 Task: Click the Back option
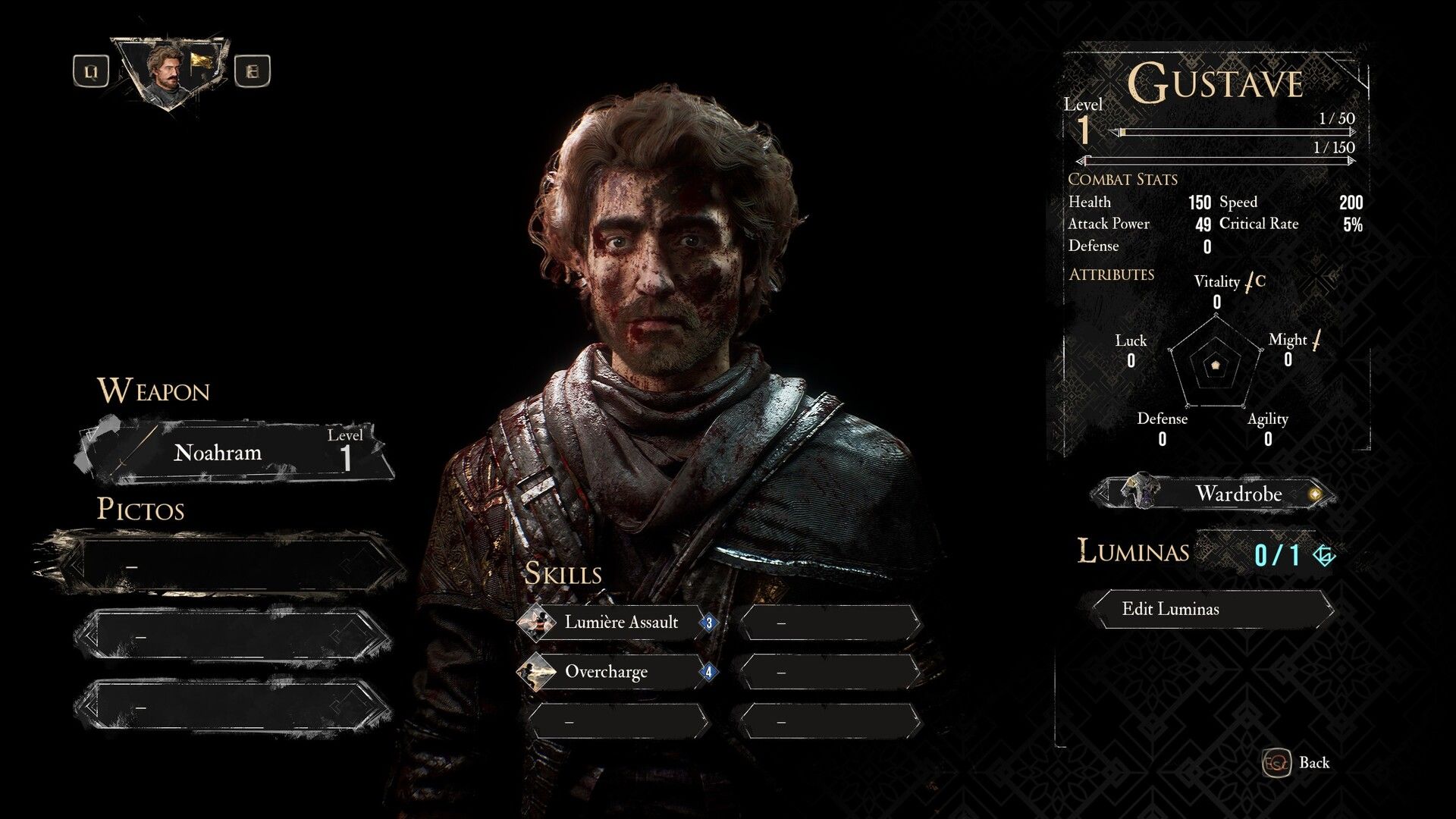click(x=1300, y=763)
